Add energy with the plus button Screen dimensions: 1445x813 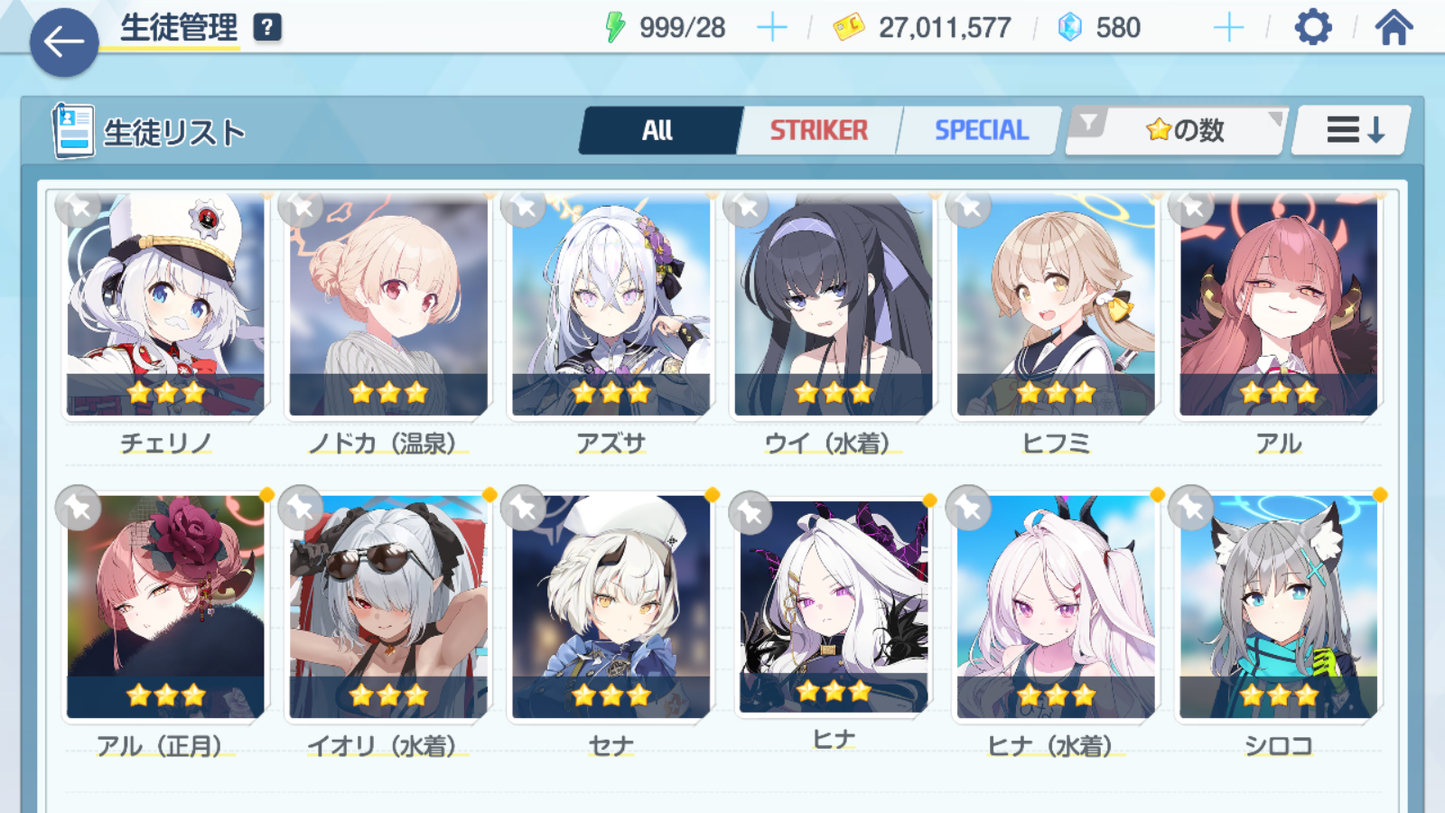tap(772, 27)
